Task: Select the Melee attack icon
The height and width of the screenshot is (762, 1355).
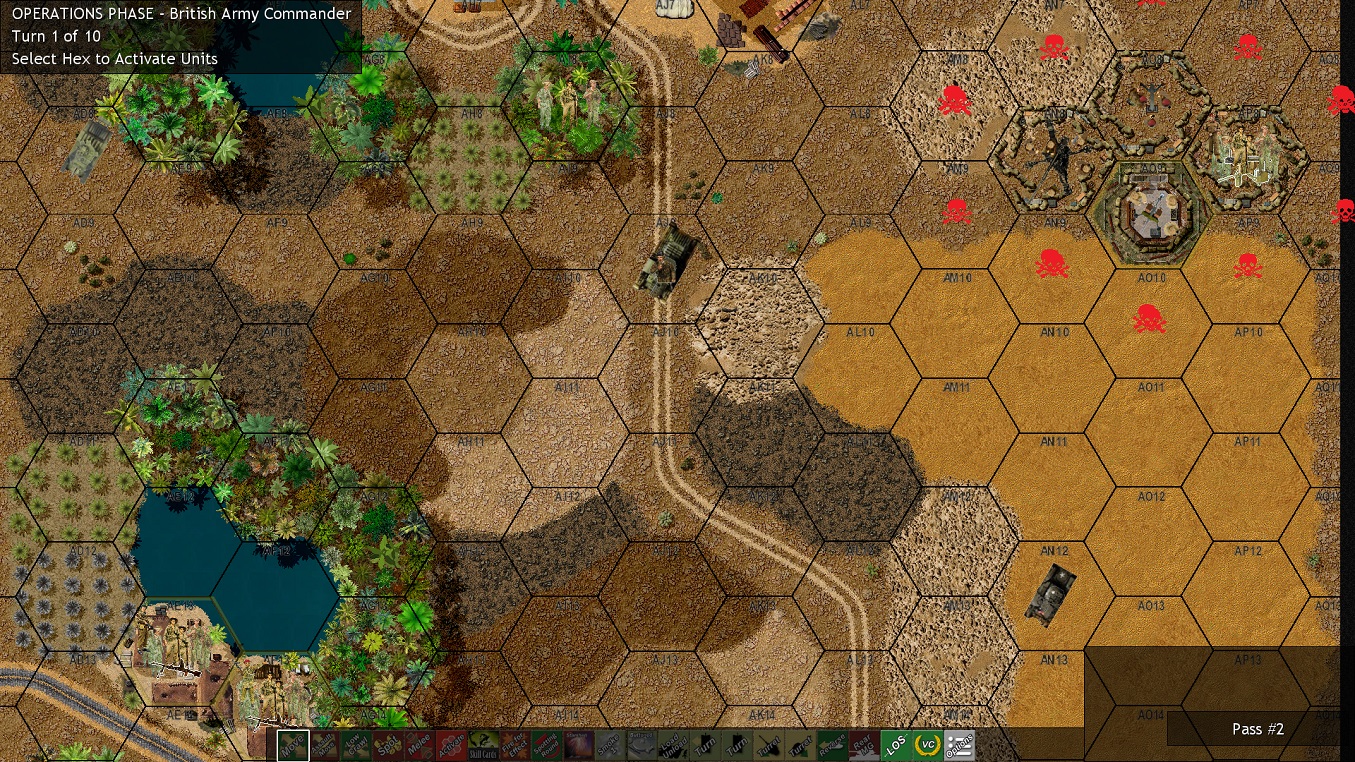Action: [421, 745]
